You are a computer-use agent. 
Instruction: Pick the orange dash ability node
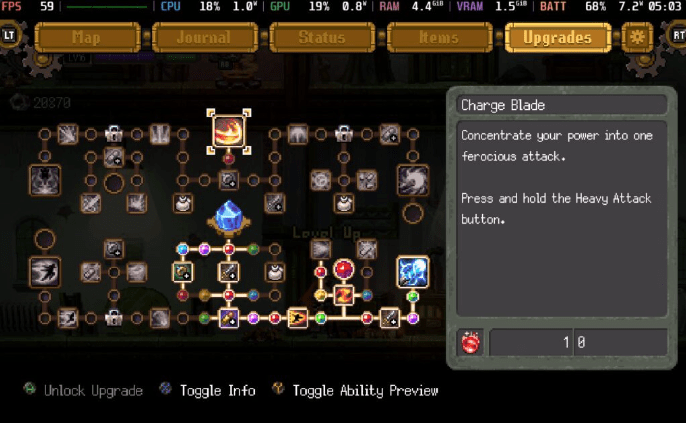[x=298, y=318]
